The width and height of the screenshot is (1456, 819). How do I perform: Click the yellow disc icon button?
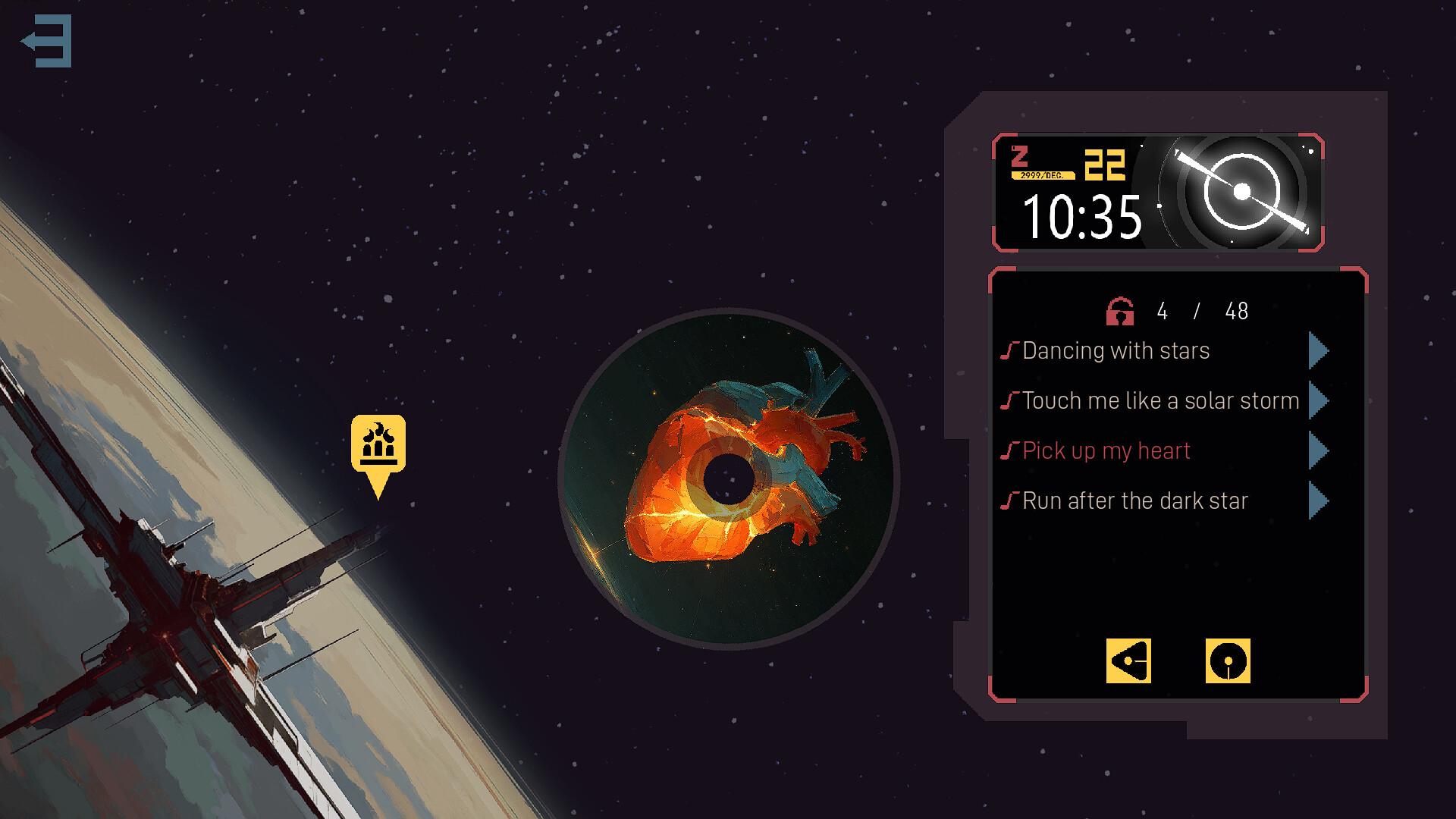[1228, 661]
